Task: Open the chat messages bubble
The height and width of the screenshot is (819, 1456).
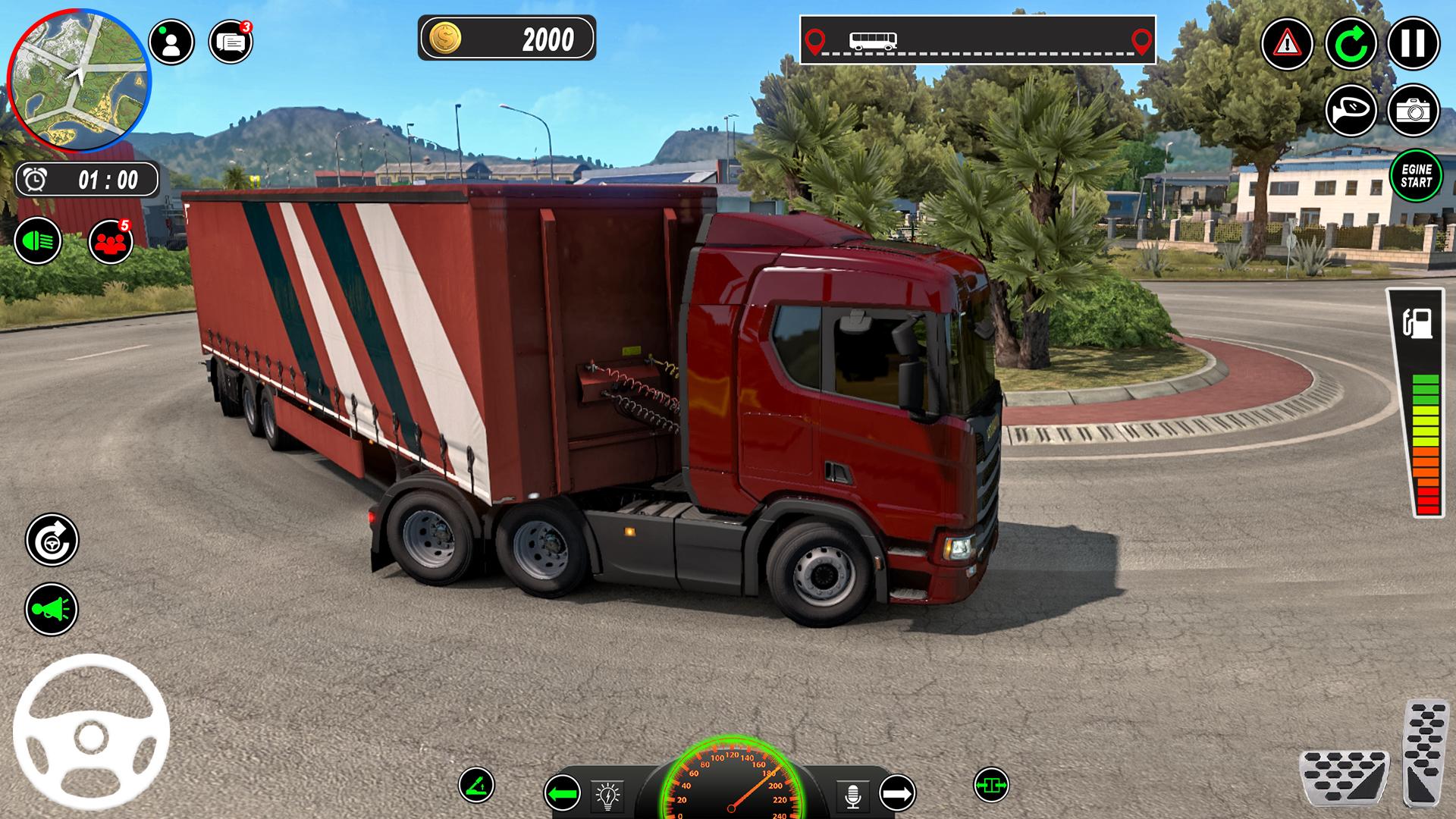Action: click(231, 42)
